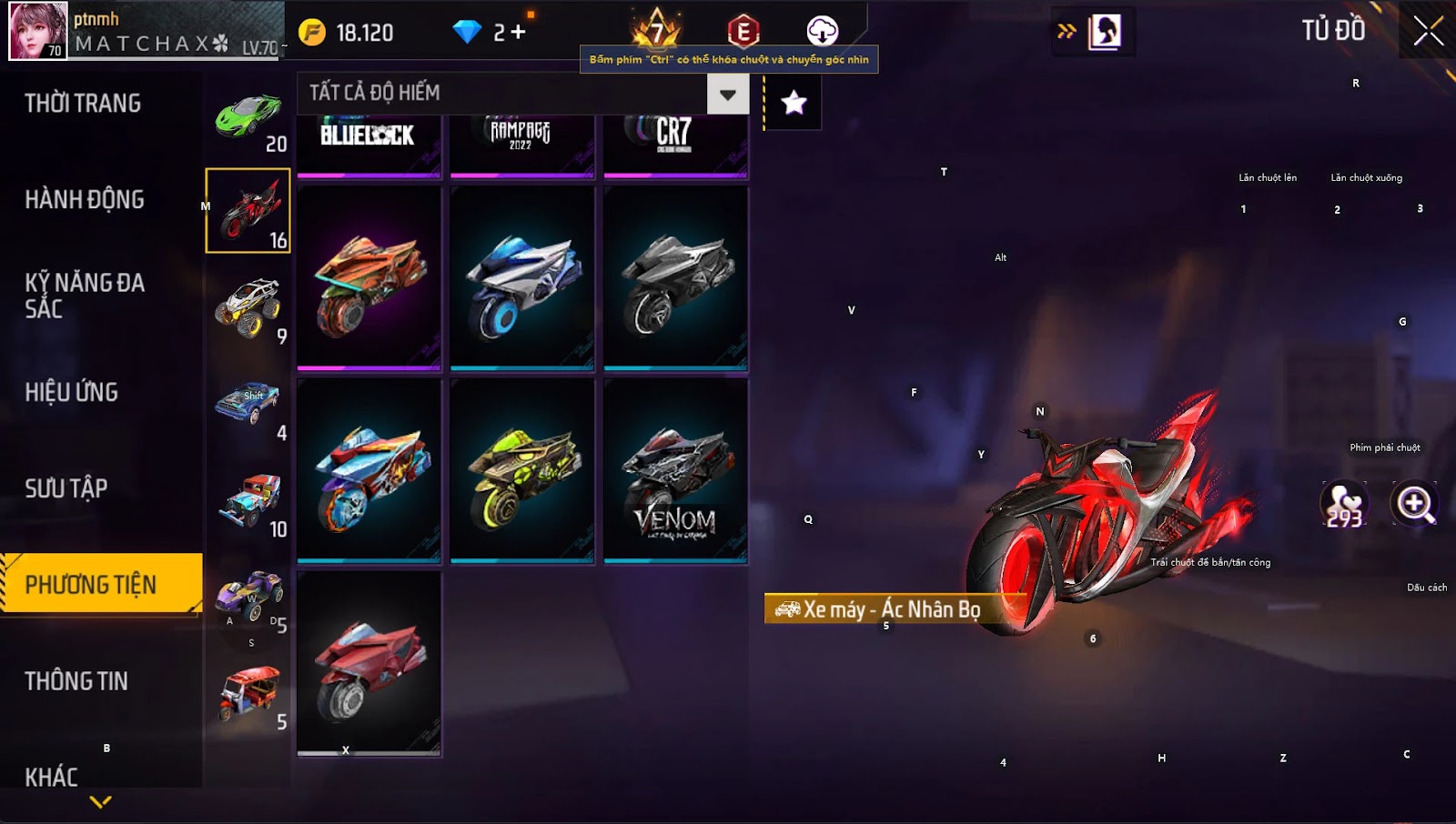Open the Hiệu Ứng section

72,393
